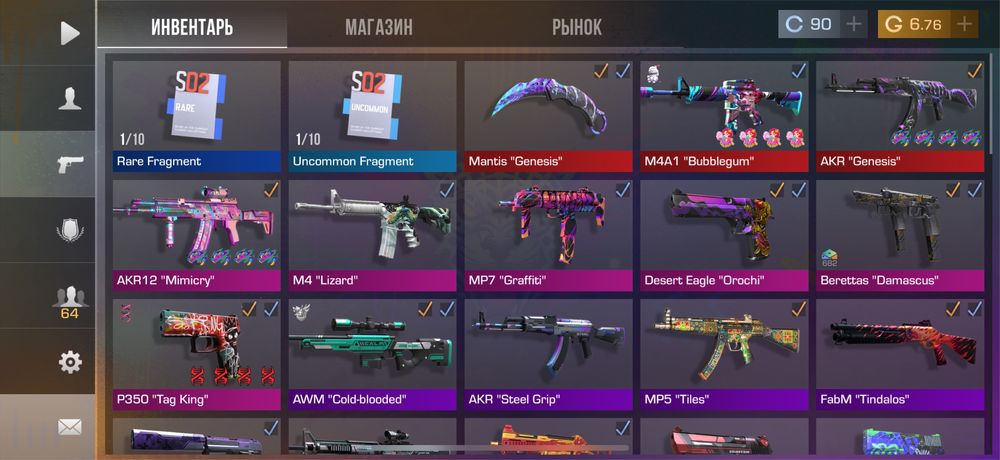Open the settings gear icon

pyautogui.click(x=69, y=362)
